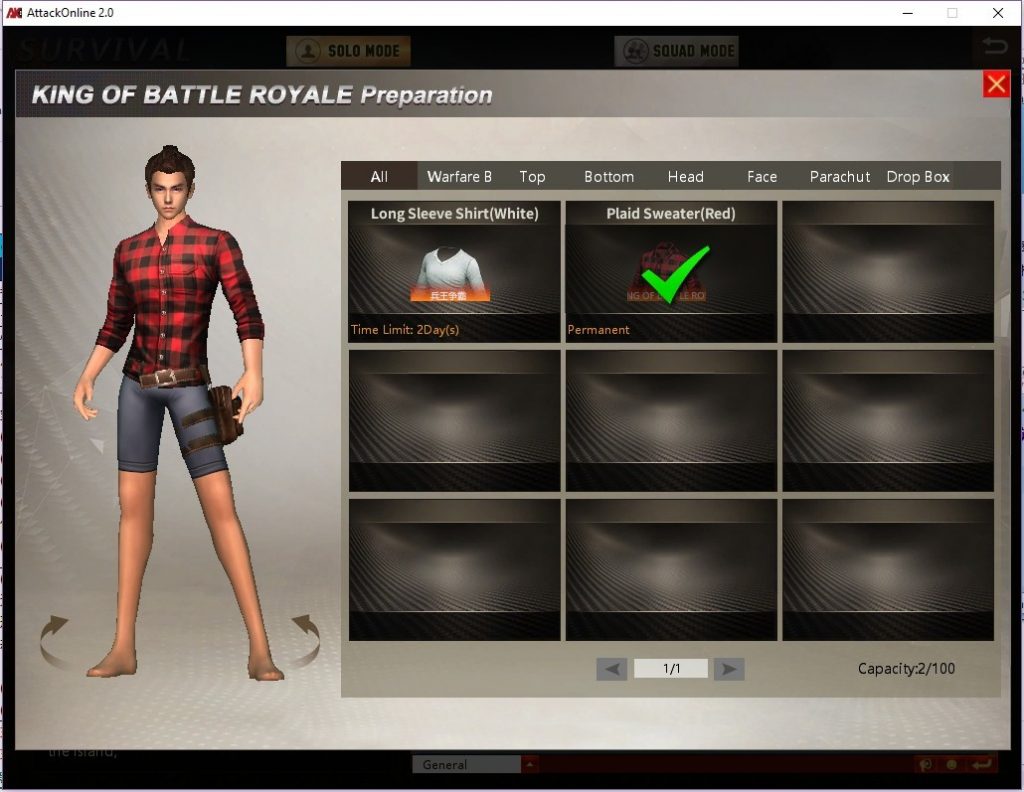View the Parachute tab
This screenshot has width=1024, height=792.
tap(840, 177)
